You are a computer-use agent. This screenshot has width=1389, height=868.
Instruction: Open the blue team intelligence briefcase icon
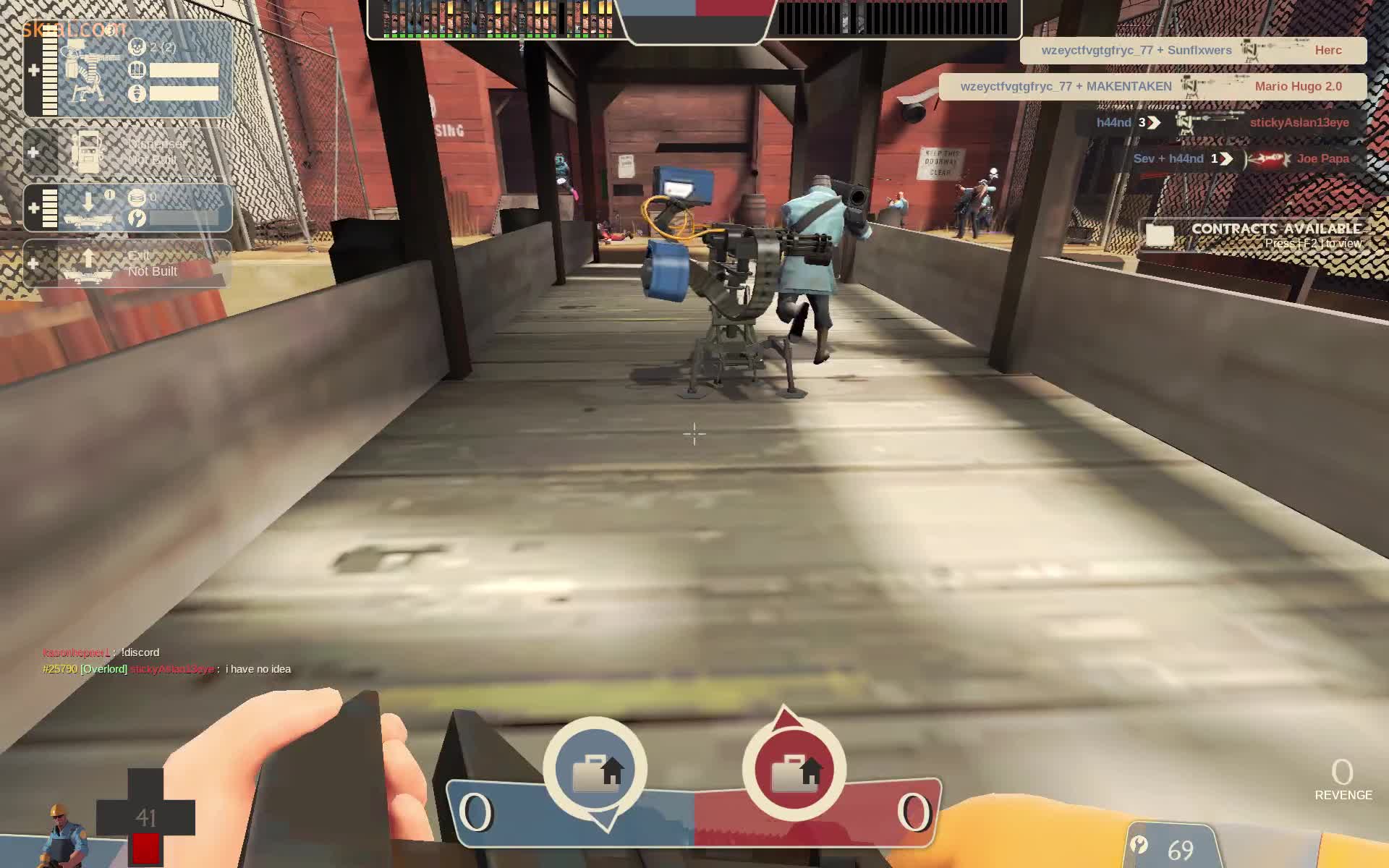coord(597,770)
